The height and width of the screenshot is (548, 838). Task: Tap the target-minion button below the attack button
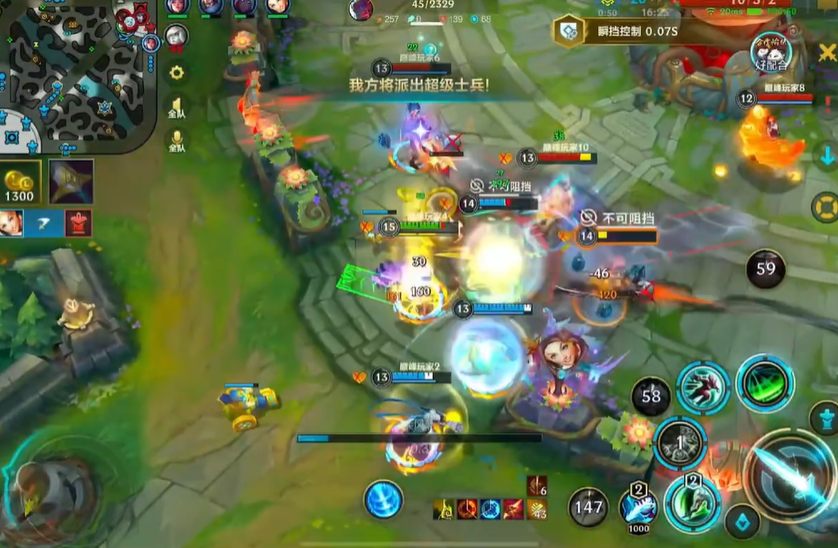[742, 521]
